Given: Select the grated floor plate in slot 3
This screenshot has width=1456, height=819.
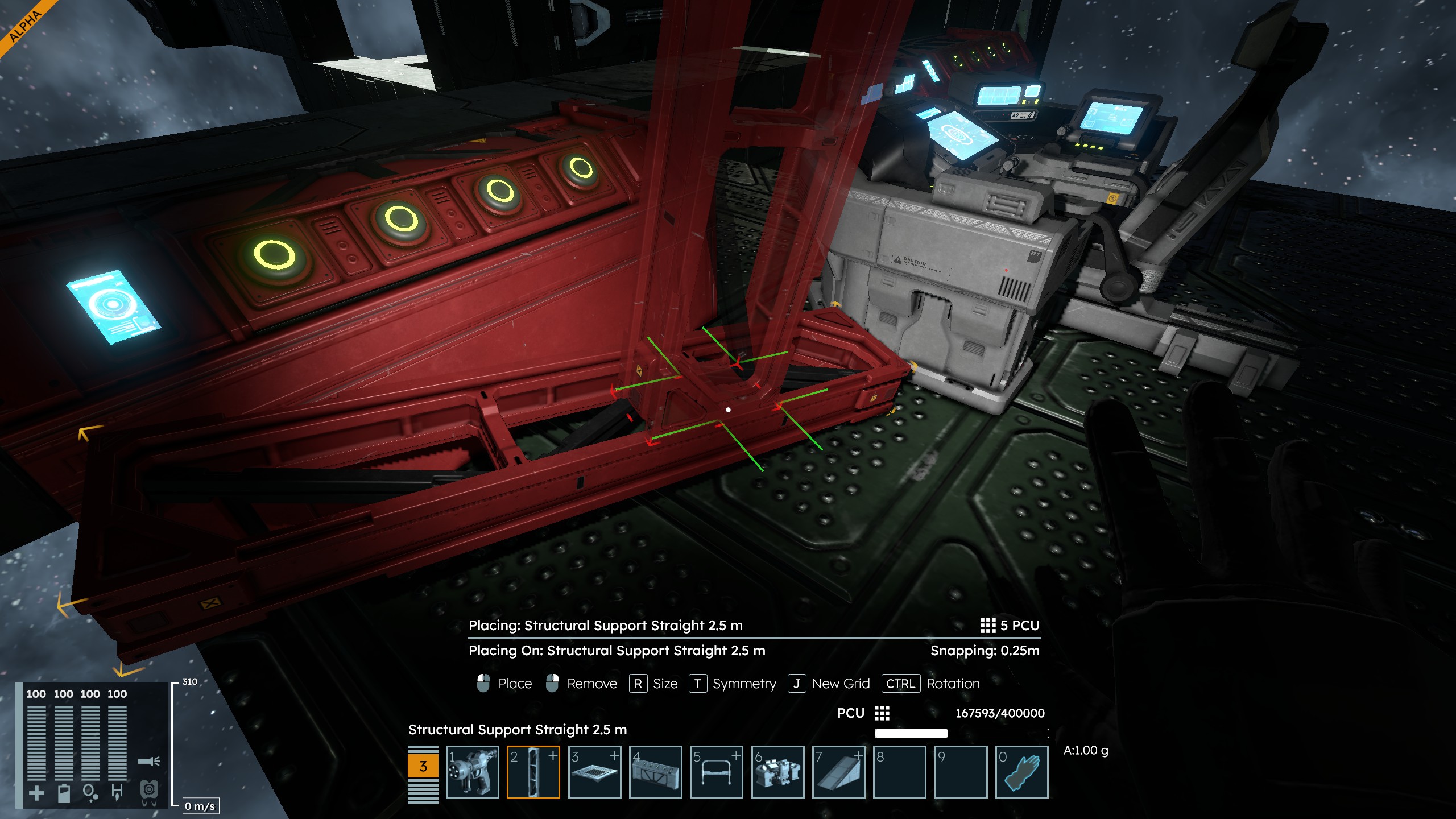Looking at the screenshot, I should [594, 772].
